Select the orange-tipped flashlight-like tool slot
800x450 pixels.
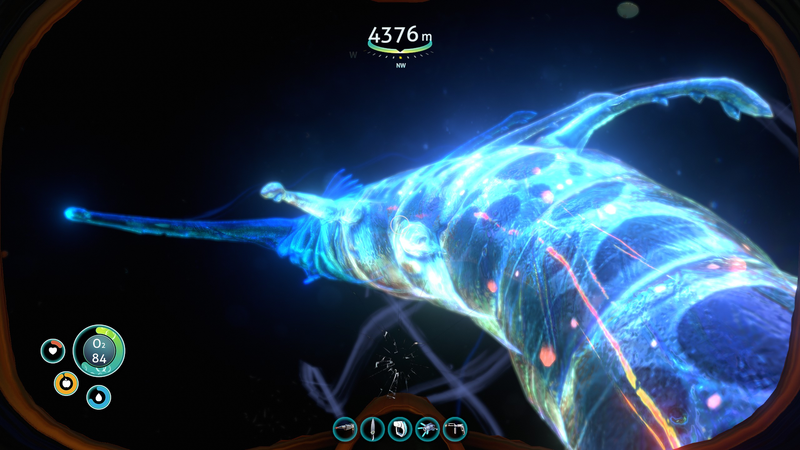pyautogui.click(x=345, y=429)
